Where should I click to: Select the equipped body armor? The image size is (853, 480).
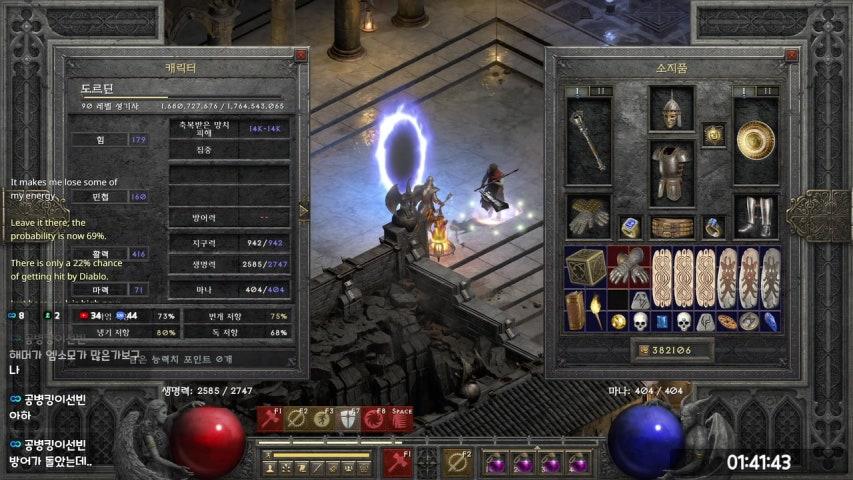671,172
